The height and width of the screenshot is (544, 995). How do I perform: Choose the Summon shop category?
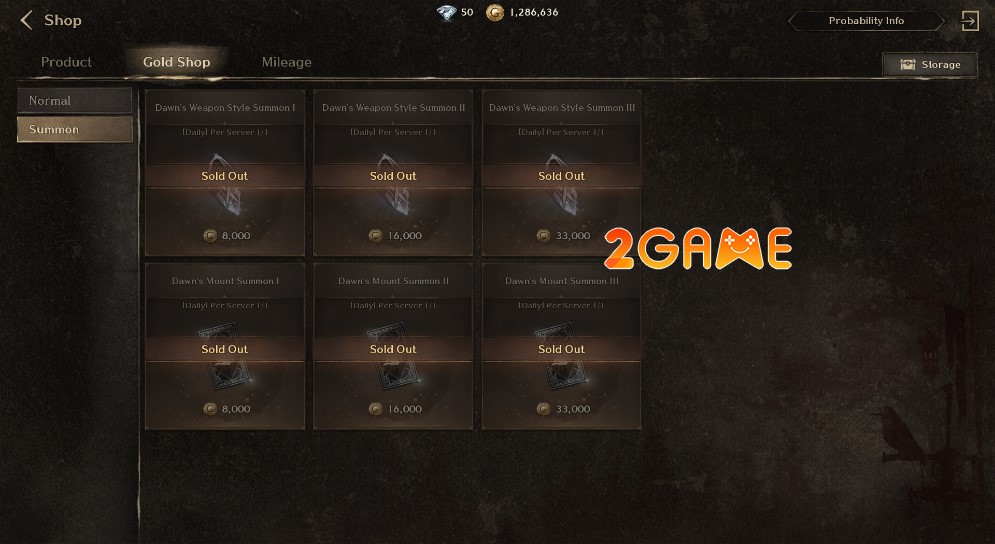75,130
